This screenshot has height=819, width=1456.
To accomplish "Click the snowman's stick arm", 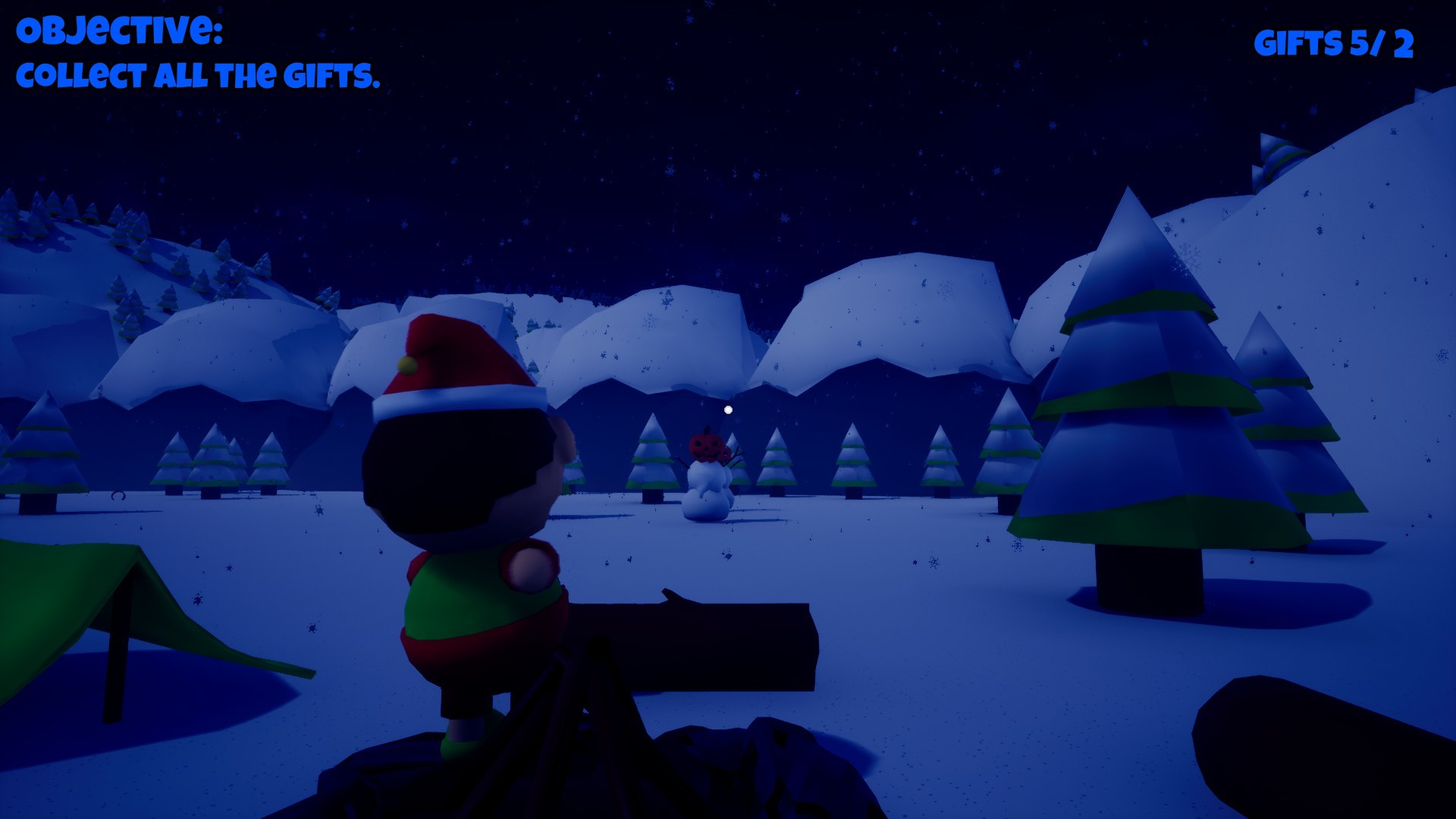I will 737,455.
